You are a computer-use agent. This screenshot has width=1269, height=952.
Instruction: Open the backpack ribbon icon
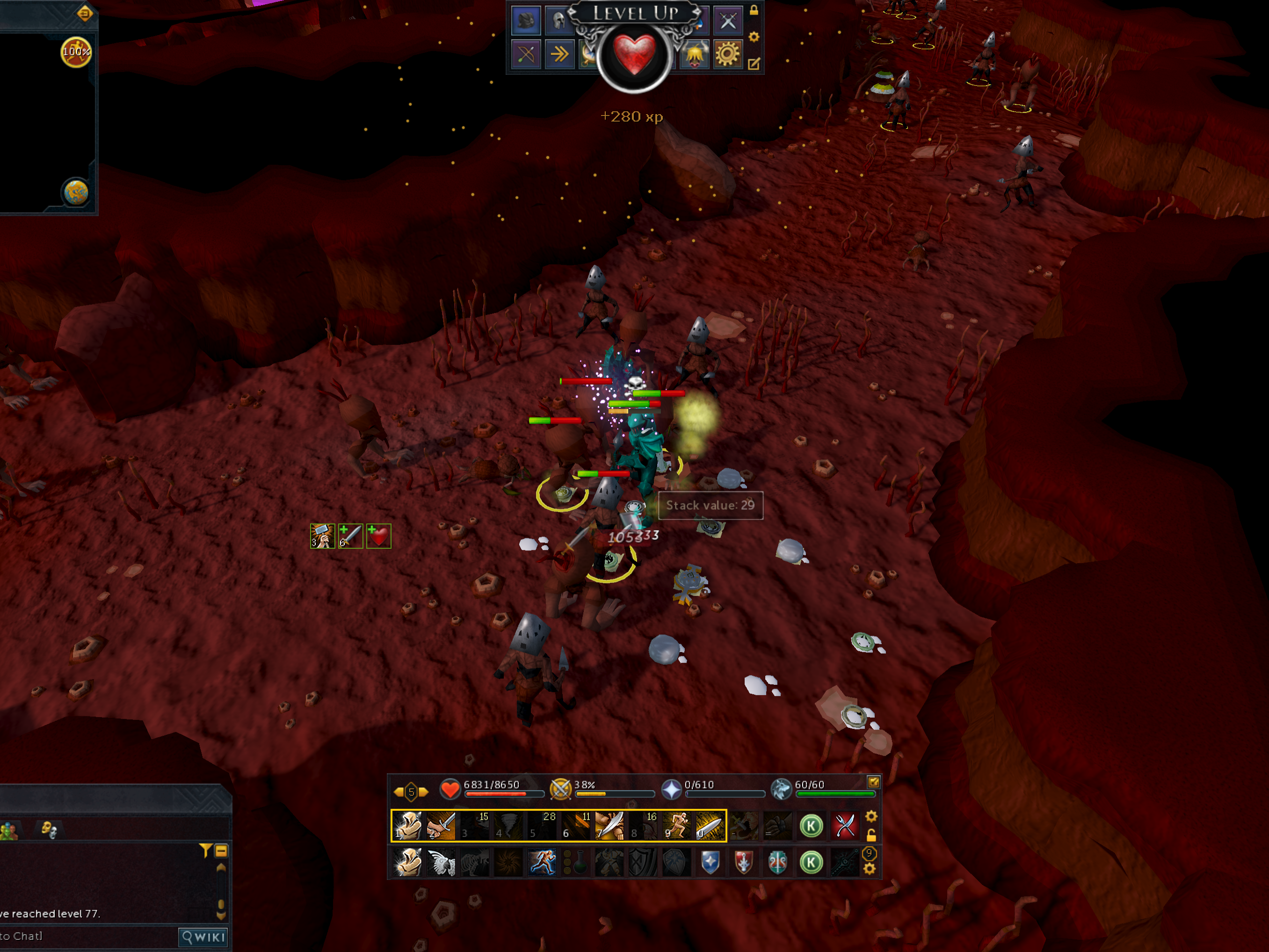click(525, 20)
